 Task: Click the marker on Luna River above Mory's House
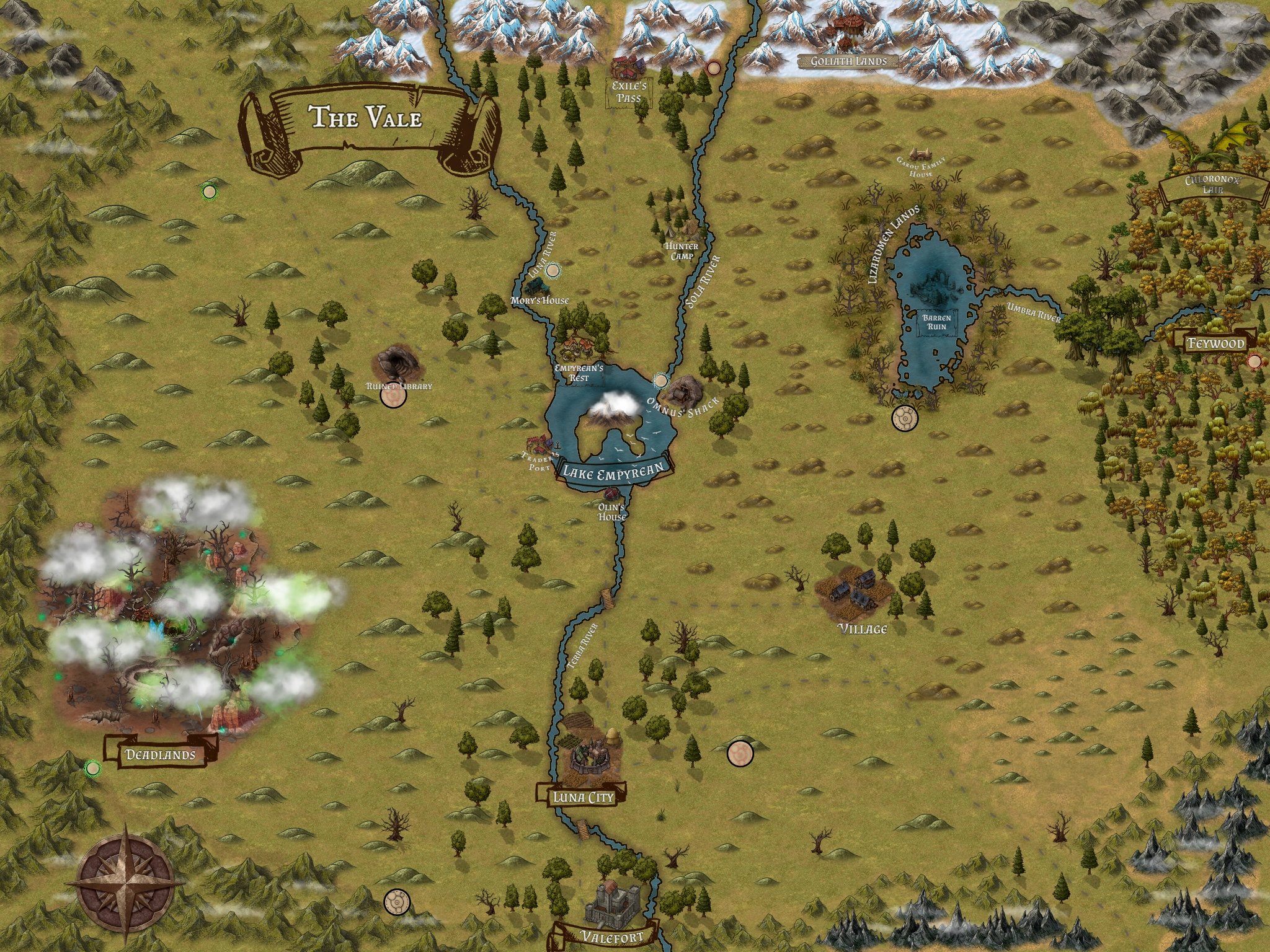click(551, 270)
